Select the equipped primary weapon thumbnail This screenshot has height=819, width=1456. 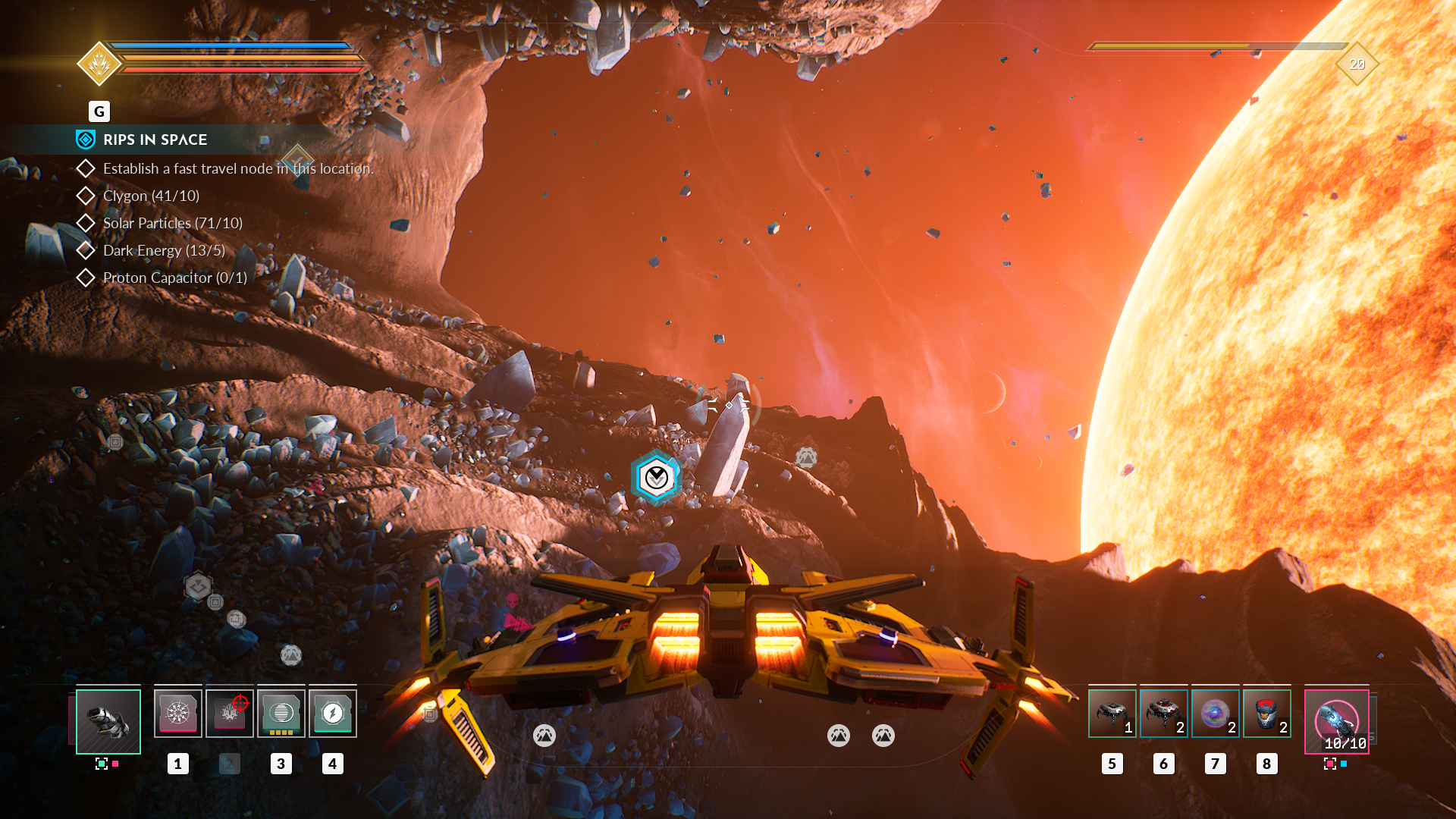pyautogui.click(x=108, y=720)
